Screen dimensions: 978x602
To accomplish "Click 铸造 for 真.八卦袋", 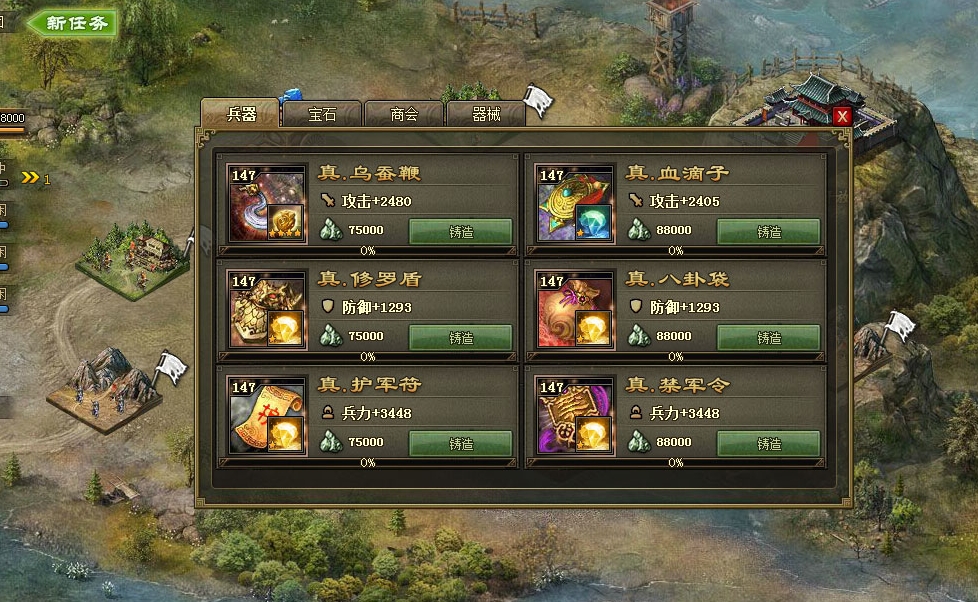I will [x=768, y=337].
